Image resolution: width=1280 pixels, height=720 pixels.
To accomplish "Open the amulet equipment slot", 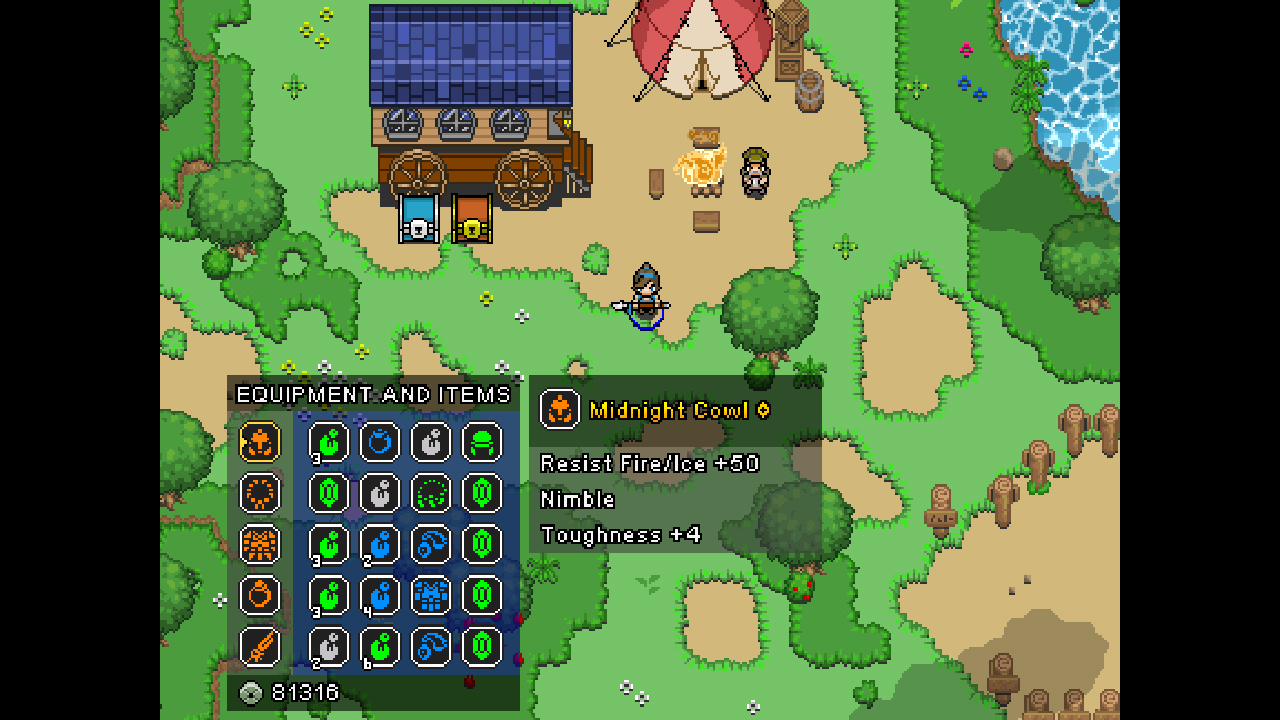I will click(x=260, y=493).
